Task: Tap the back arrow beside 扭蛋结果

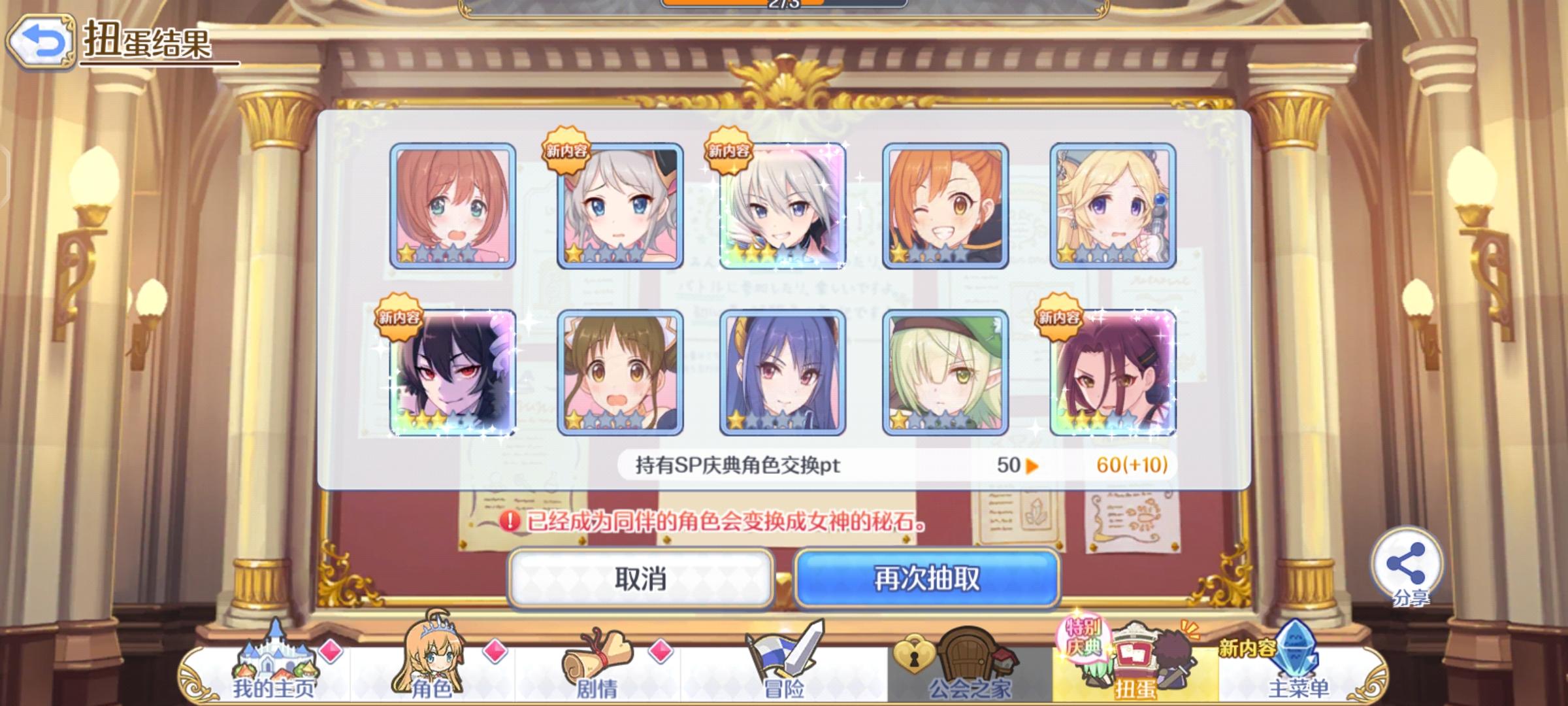Action: [x=41, y=41]
